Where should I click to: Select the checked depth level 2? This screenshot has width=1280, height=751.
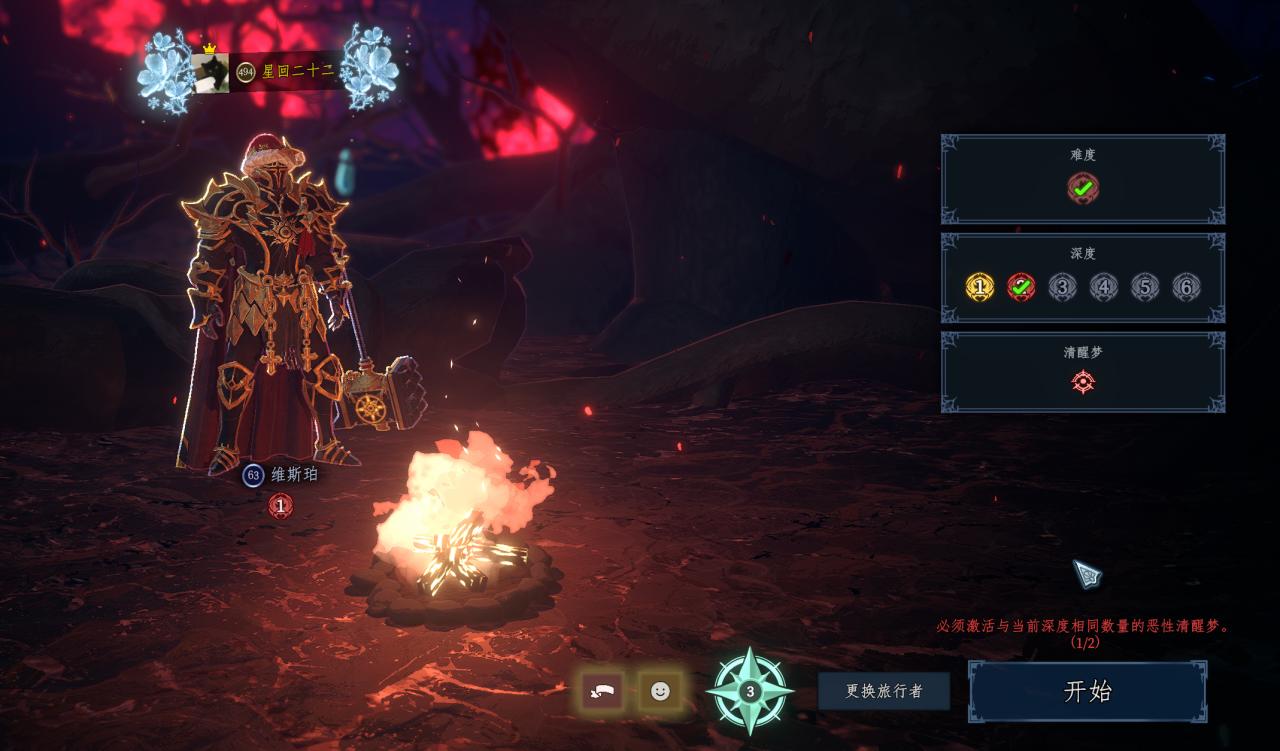(x=1021, y=287)
